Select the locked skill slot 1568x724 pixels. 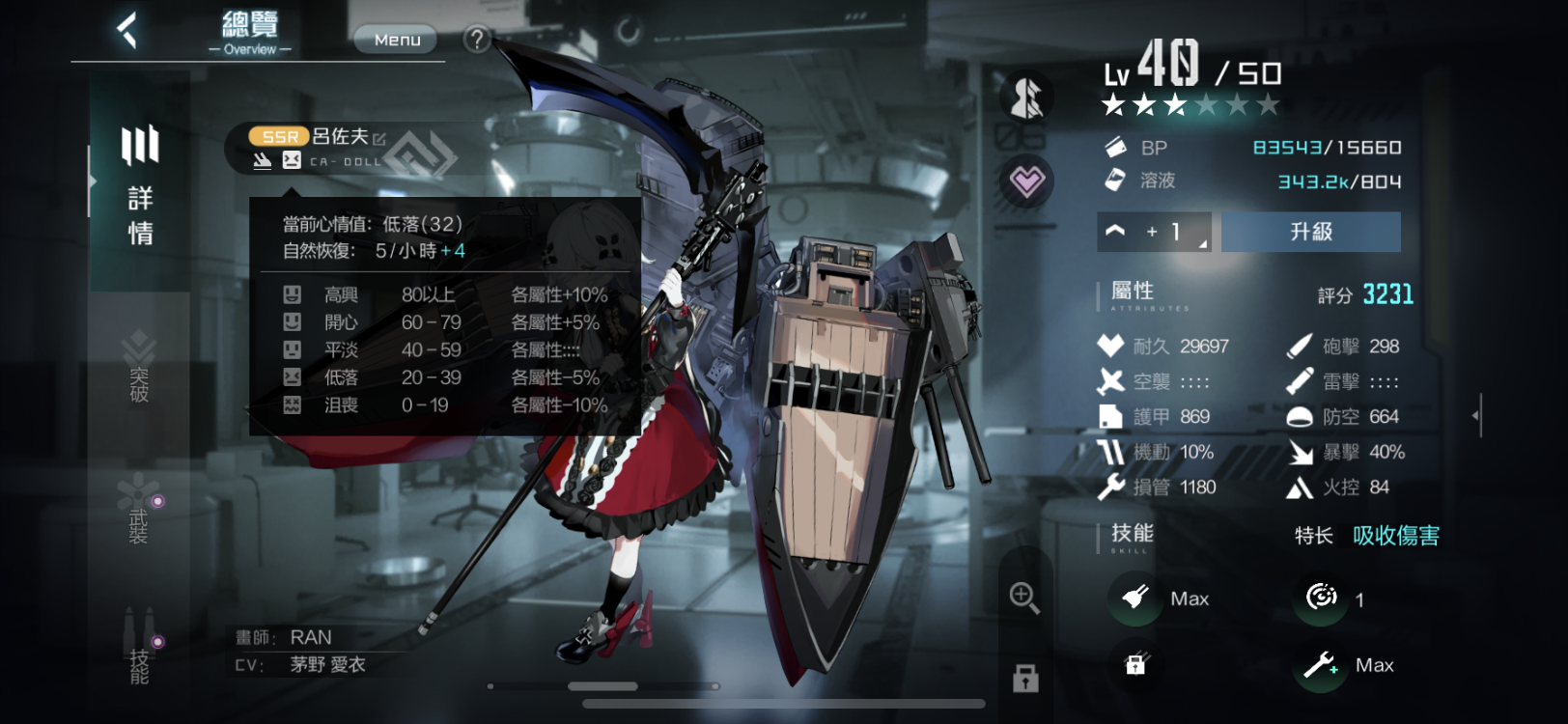pyautogui.click(x=1135, y=664)
